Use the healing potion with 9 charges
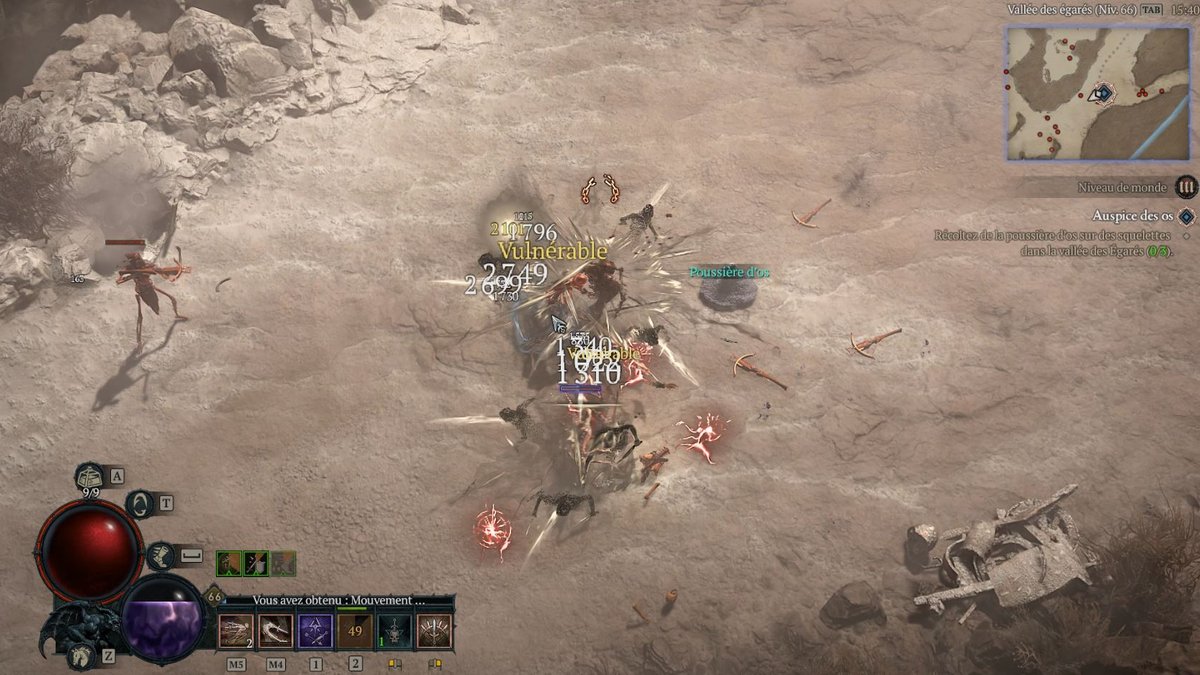Image resolution: width=1200 pixels, height=675 pixels. (91, 478)
